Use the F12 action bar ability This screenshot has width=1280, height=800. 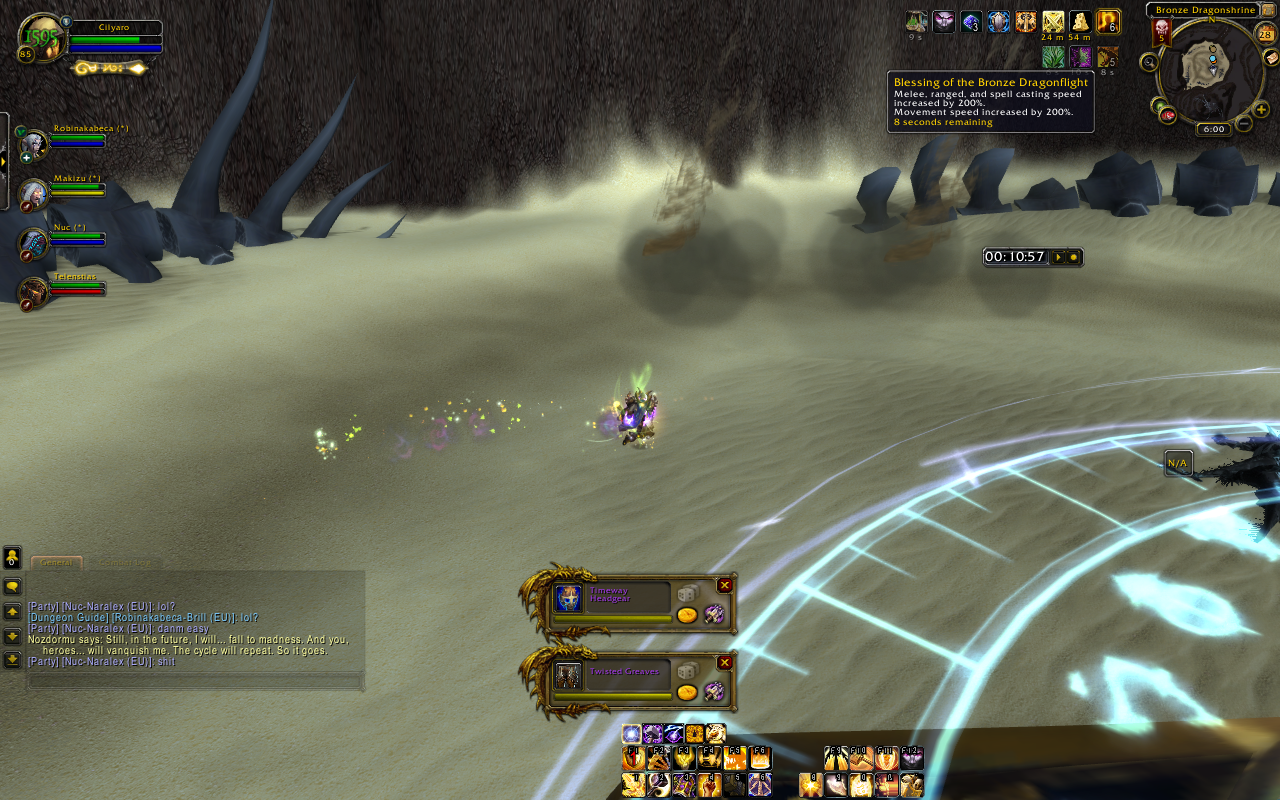coord(912,759)
